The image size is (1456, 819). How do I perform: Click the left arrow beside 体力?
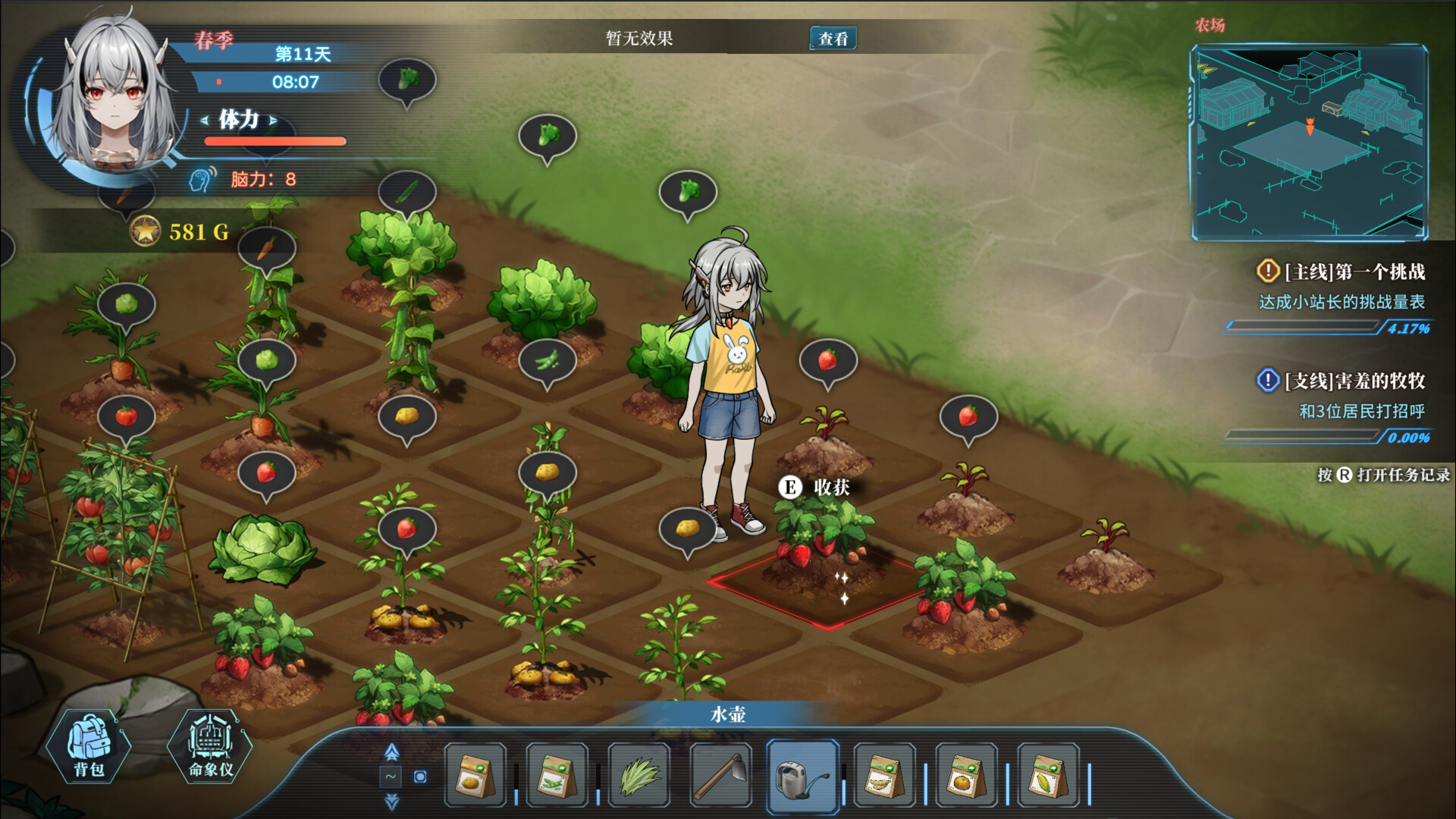[204, 120]
